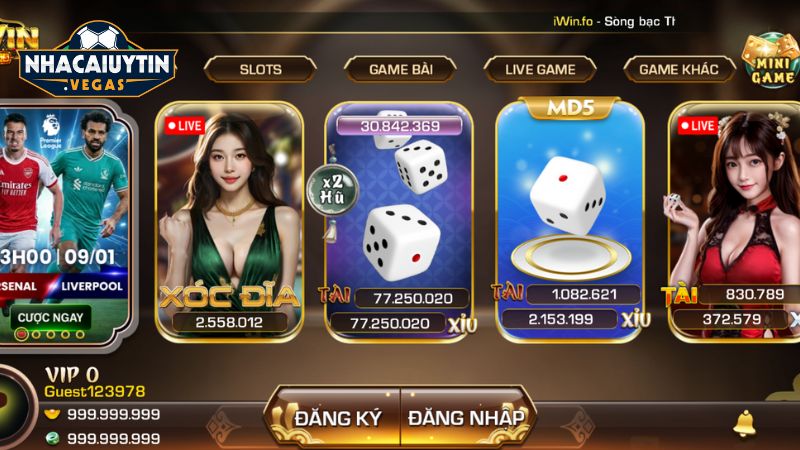
Task: Click the CƯỢC NGAY bet button
Action: pos(52,318)
